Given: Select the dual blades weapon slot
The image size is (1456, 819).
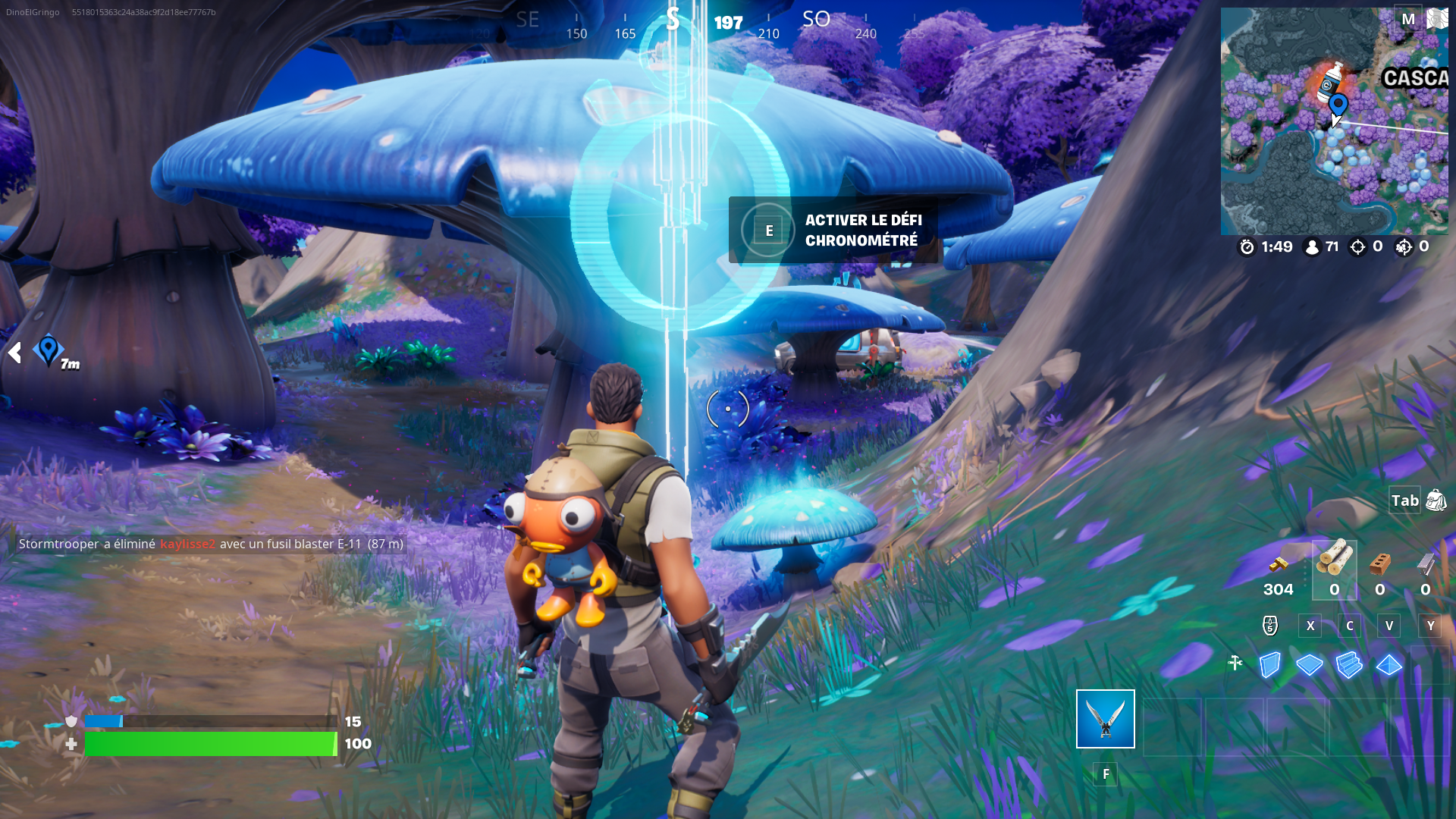Looking at the screenshot, I should (x=1105, y=718).
